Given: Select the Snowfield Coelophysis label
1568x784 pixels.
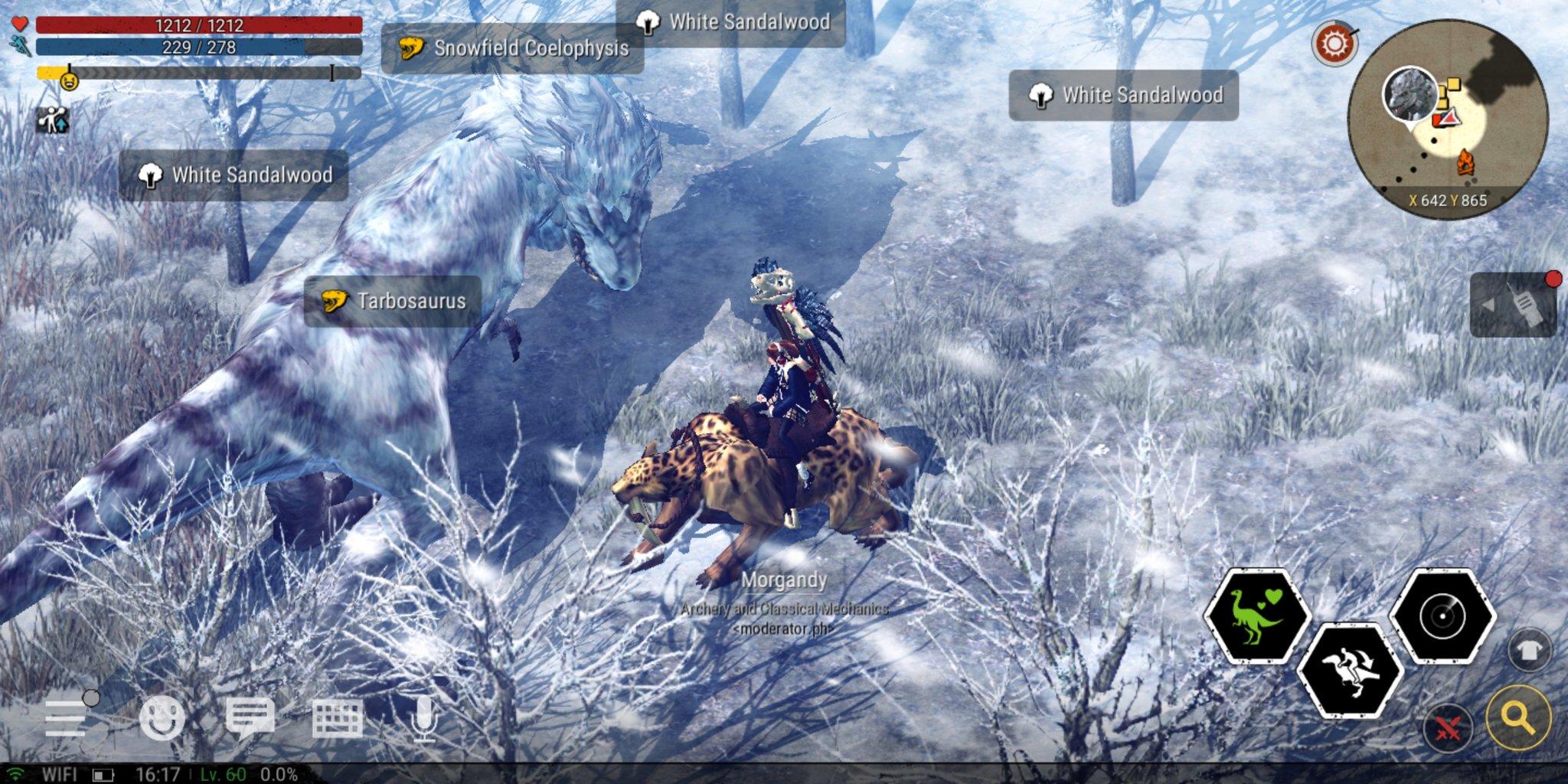Looking at the screenshot, I should tap(512, 48).
